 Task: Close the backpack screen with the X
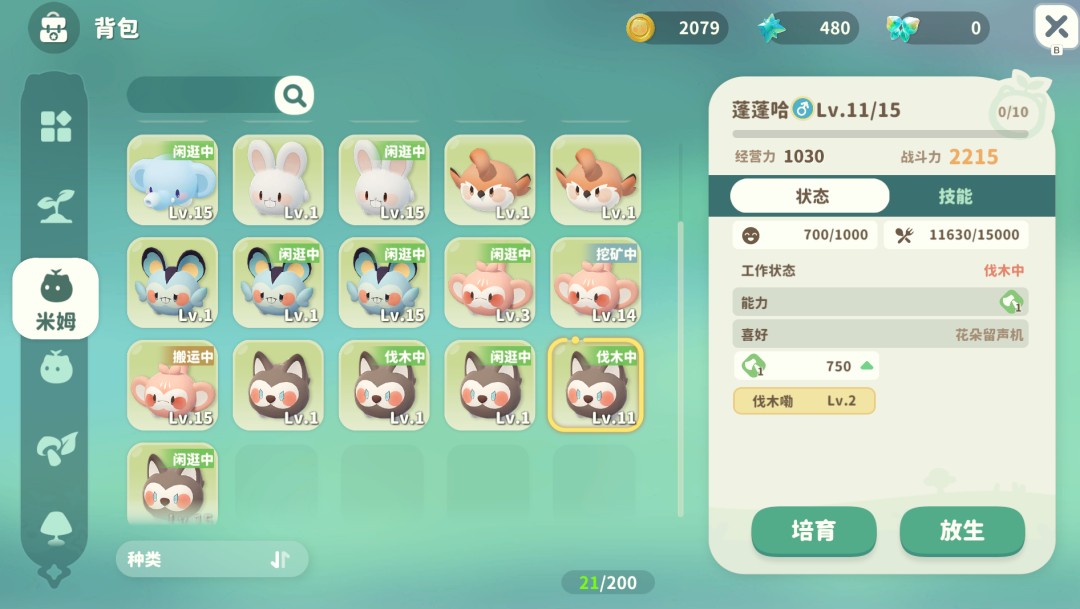point(1056,27)
